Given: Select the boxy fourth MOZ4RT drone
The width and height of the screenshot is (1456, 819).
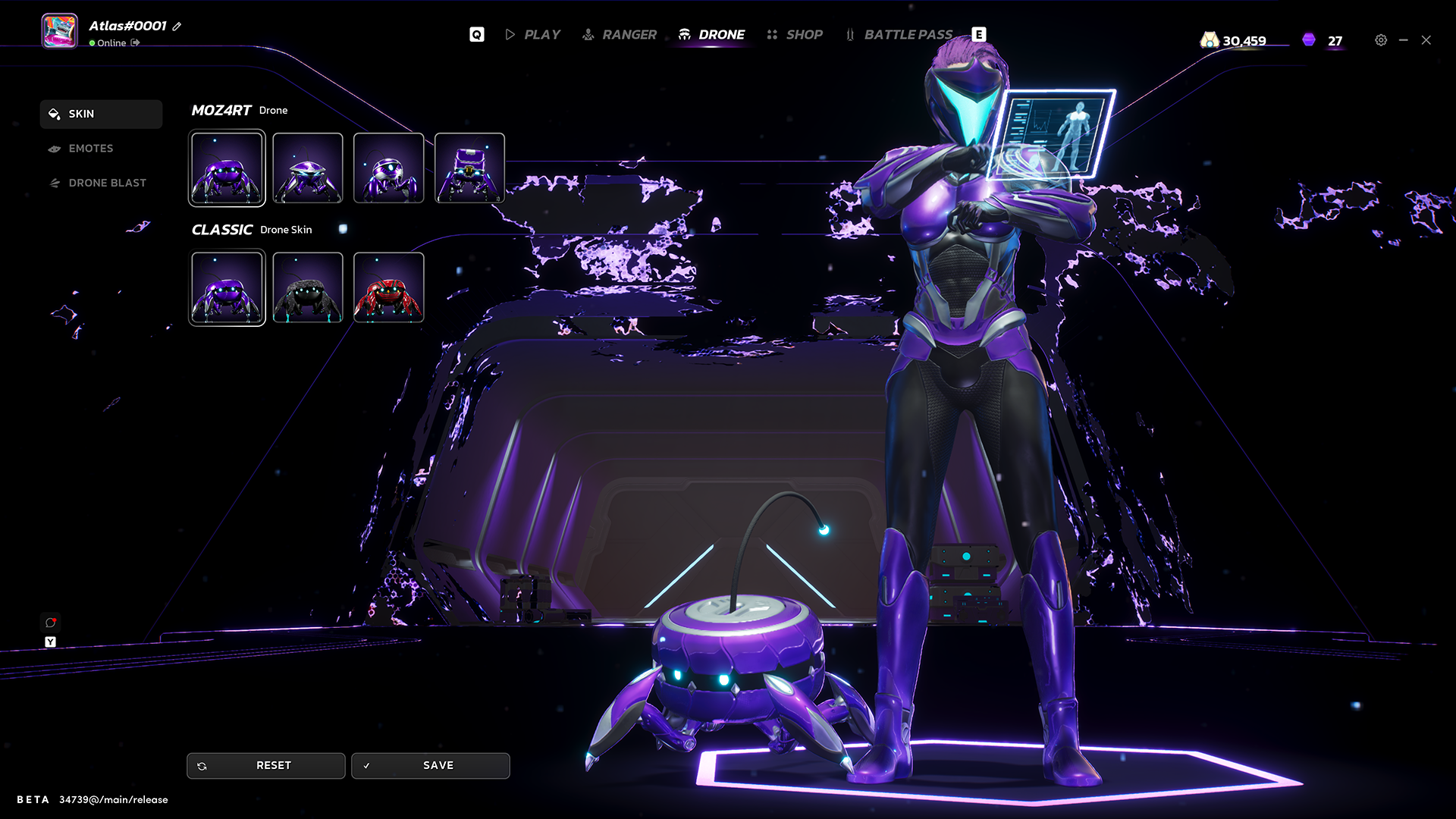Looking at the screenshot, I should (469, 168).
